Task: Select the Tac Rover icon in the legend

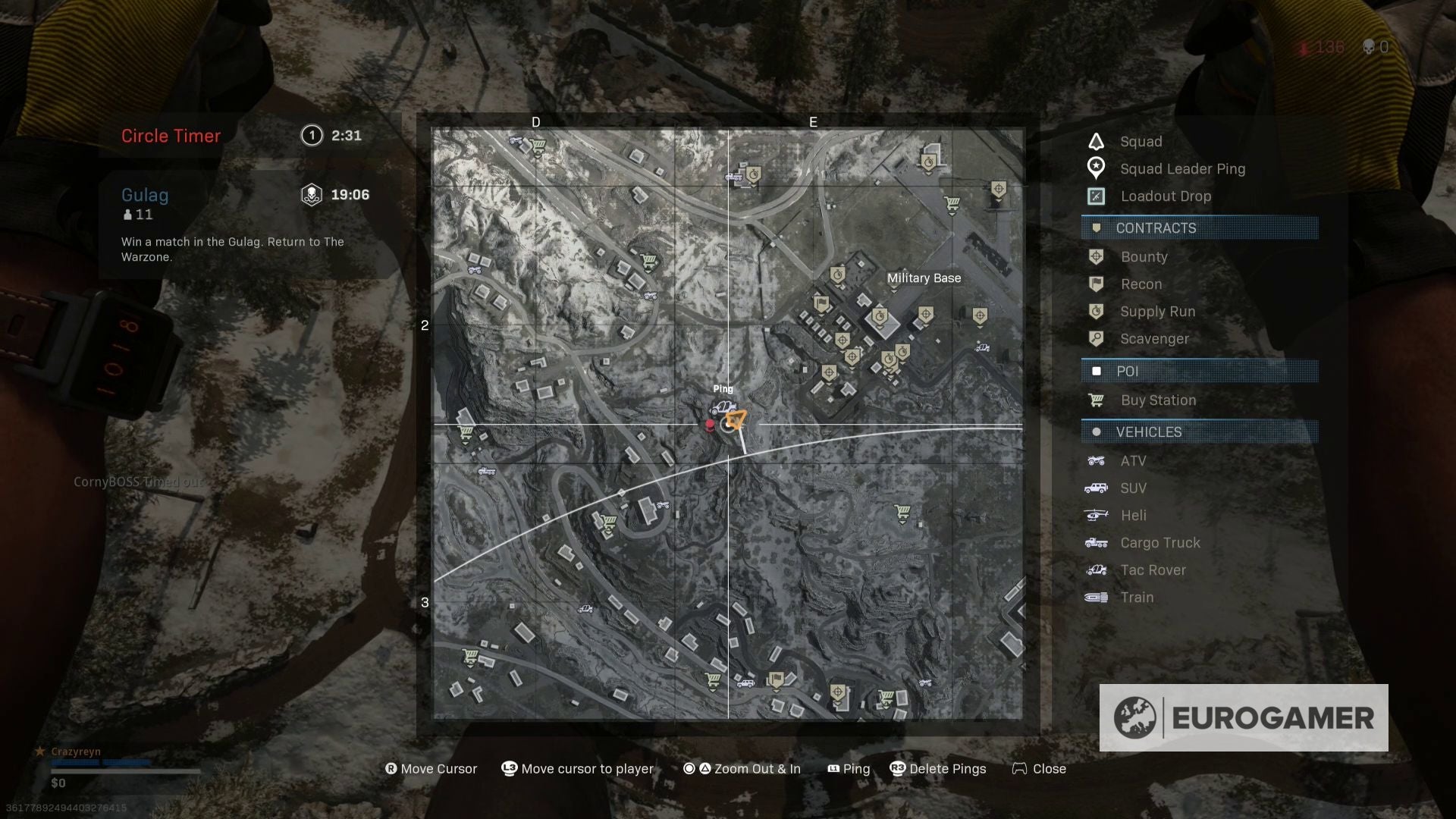Action: [x=1097, y=570]
